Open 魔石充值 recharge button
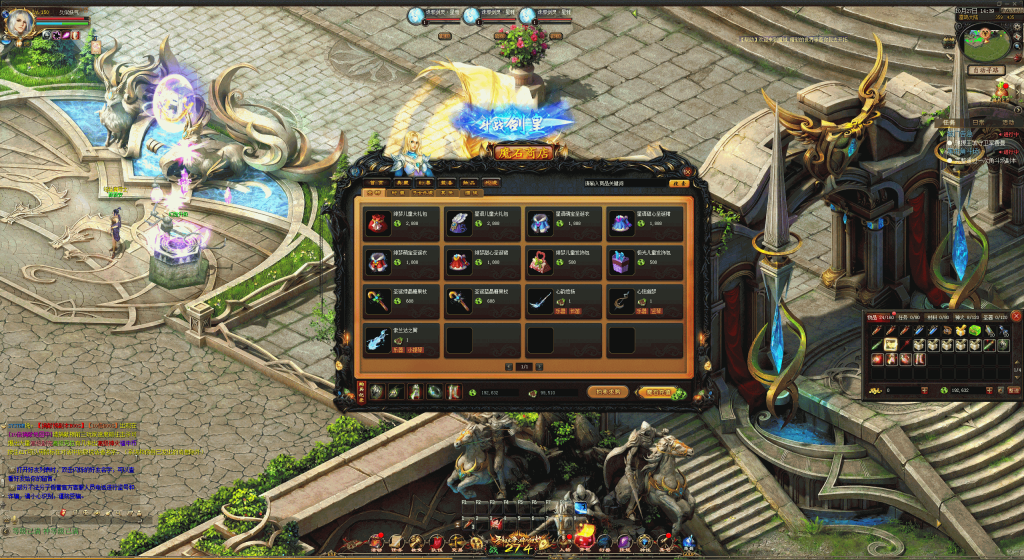Image resolution: width=1024 pixels, height=560 pixels. click(657, 392)
